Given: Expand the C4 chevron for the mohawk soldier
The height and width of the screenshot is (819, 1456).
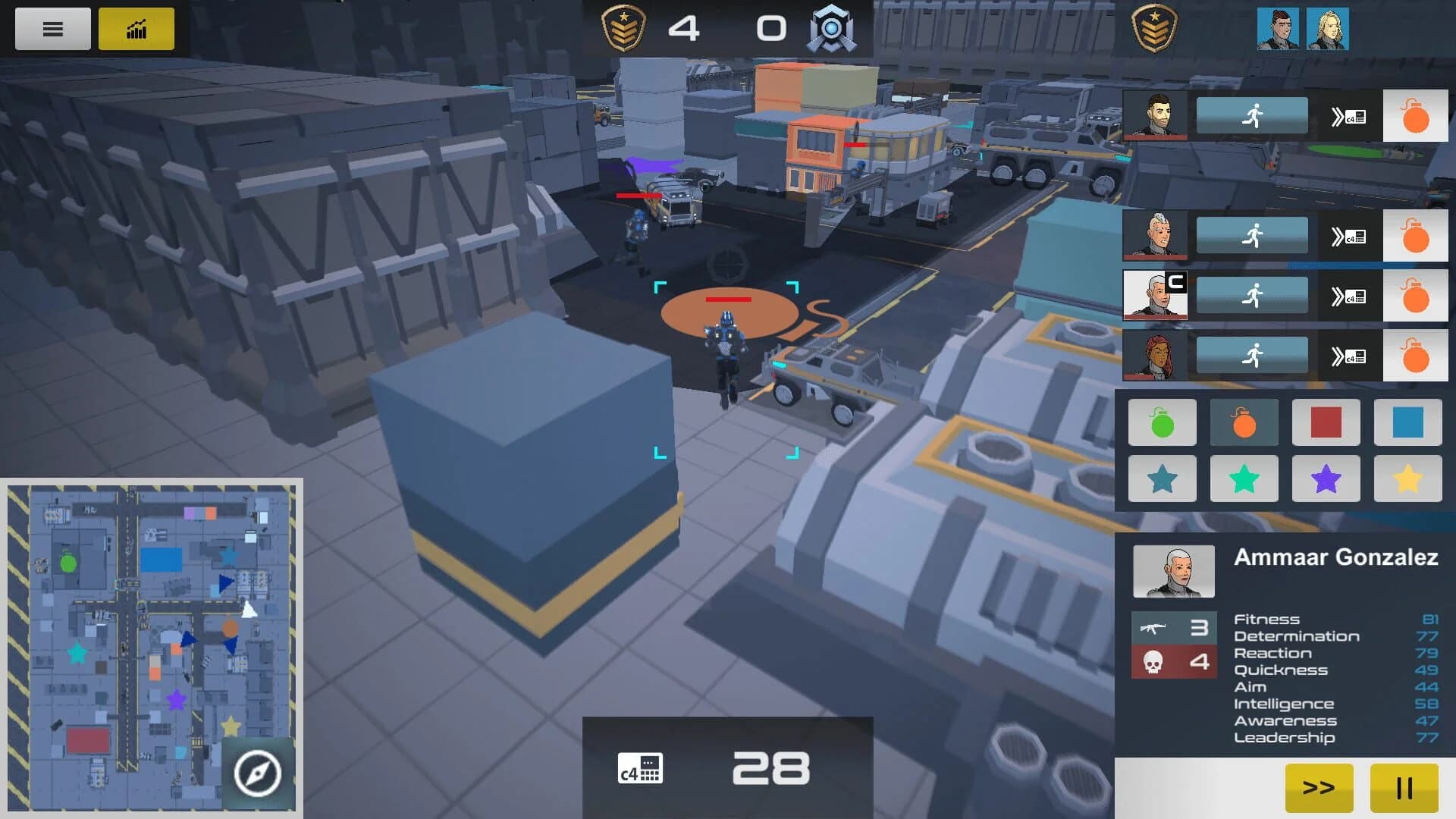Looking at the screenshot, I should (x=1348, y=235).
